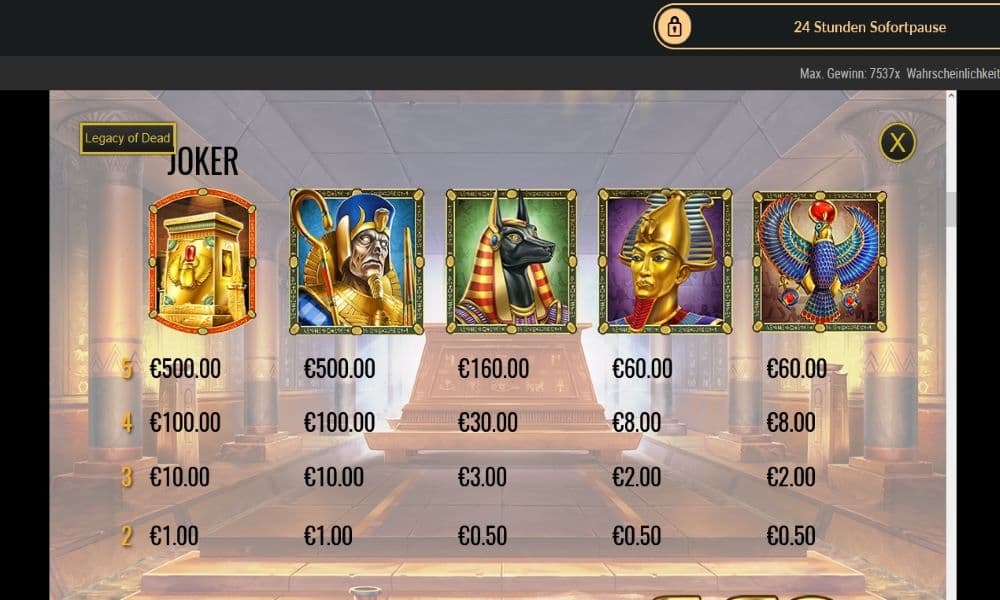This screenshot has height=600, width=1000.
Task: Click the Legacy of Dead title label
Action: (128, 138)
